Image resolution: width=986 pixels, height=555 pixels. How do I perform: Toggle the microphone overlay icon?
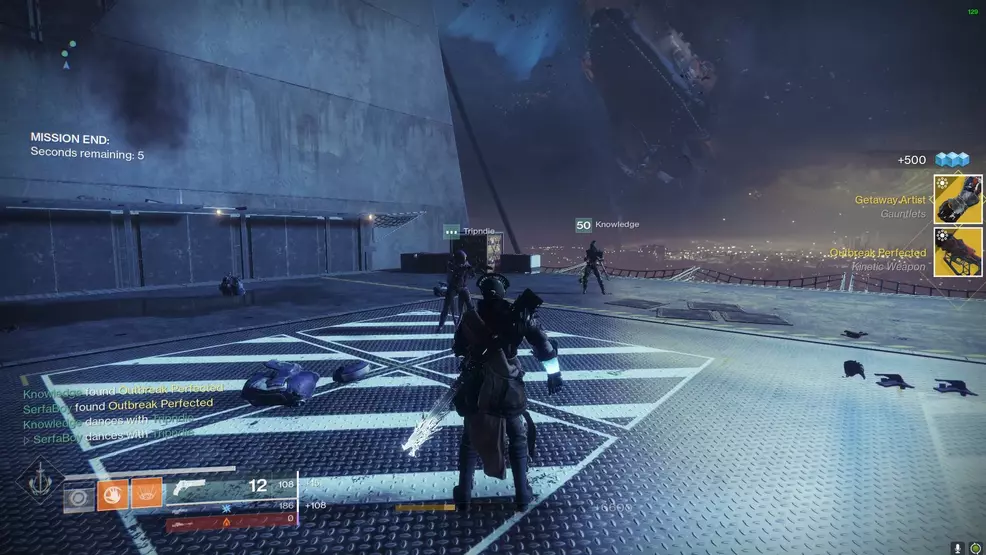959,548
